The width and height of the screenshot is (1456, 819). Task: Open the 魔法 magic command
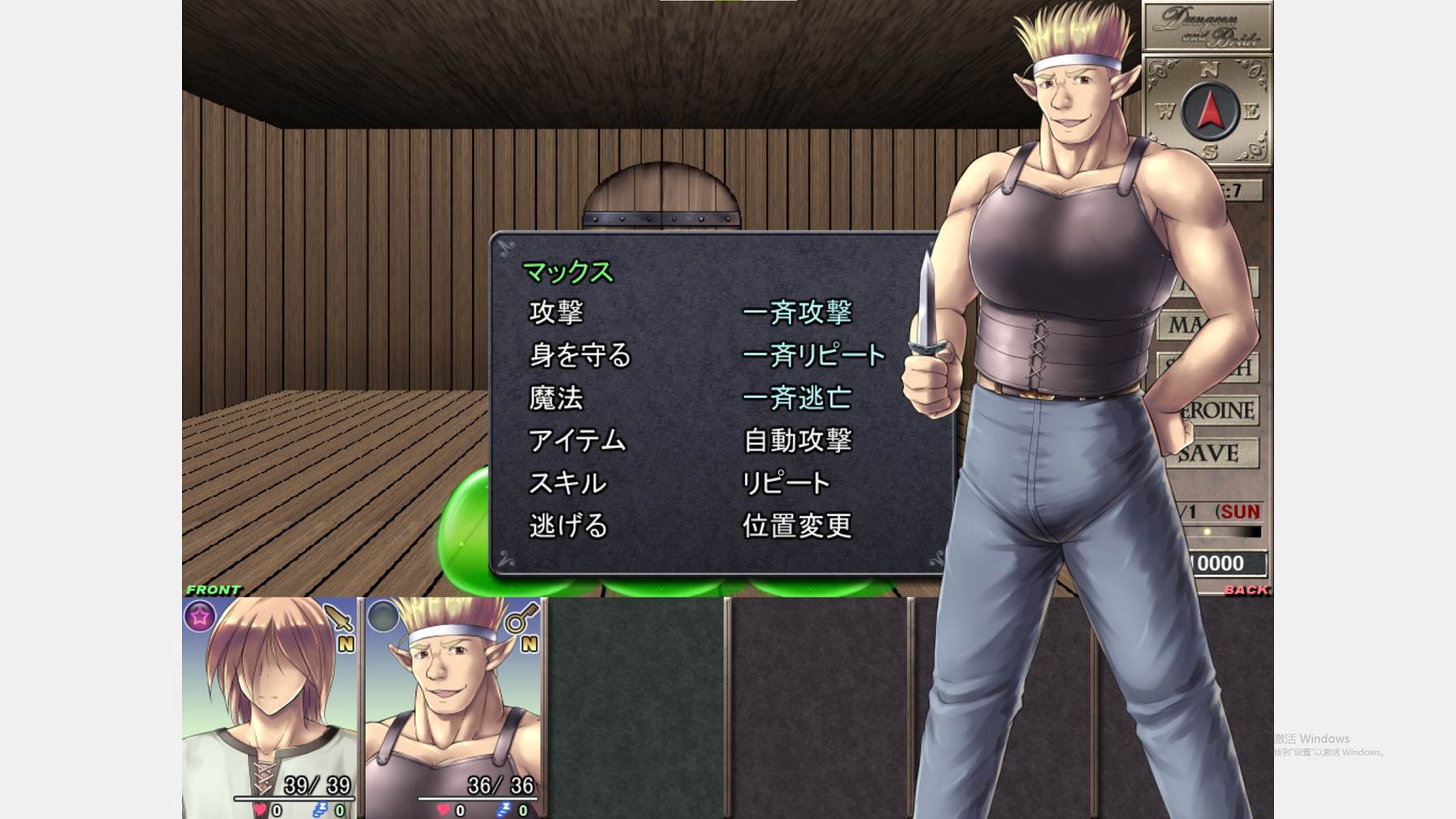point(557,398)
